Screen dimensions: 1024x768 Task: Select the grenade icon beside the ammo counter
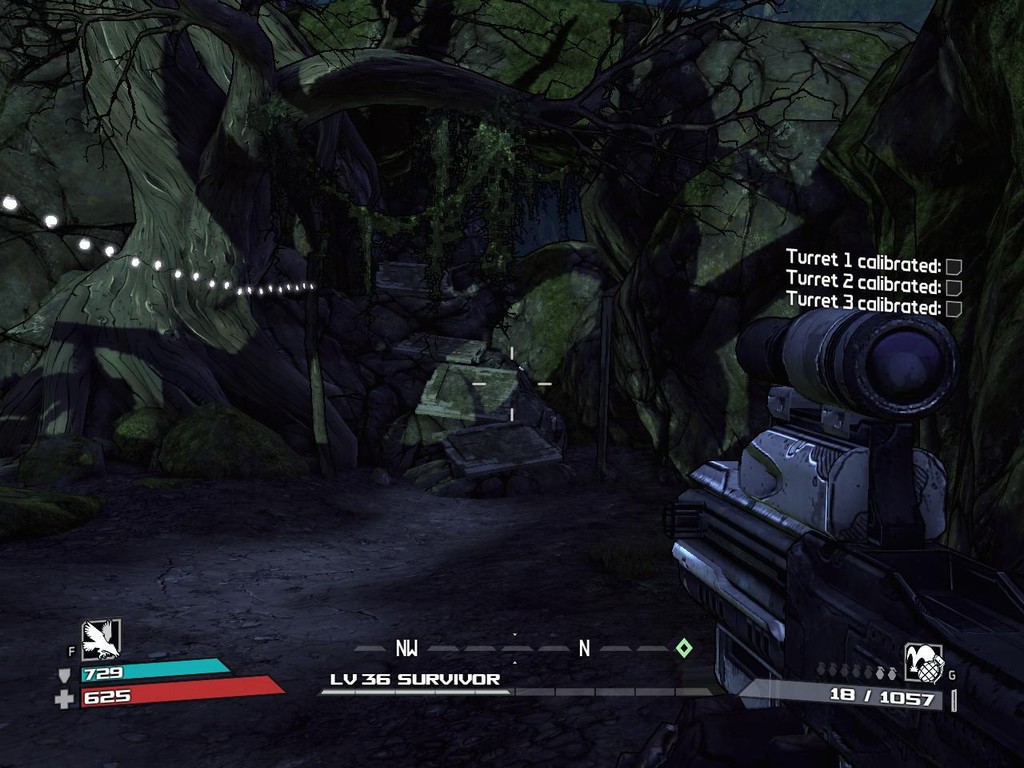[923, 663]
